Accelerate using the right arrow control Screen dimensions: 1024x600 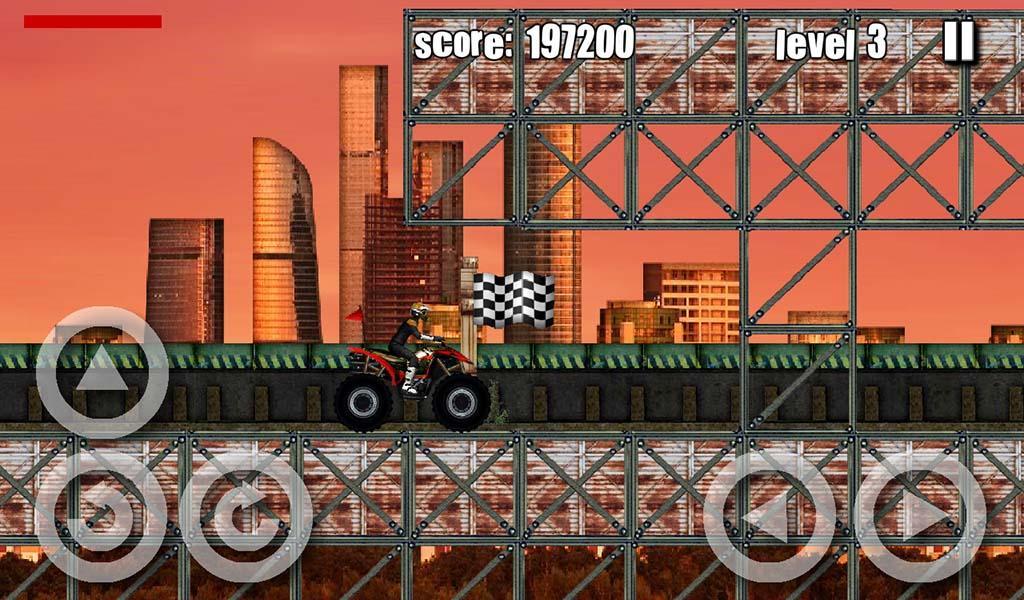(x=920, y=517)
